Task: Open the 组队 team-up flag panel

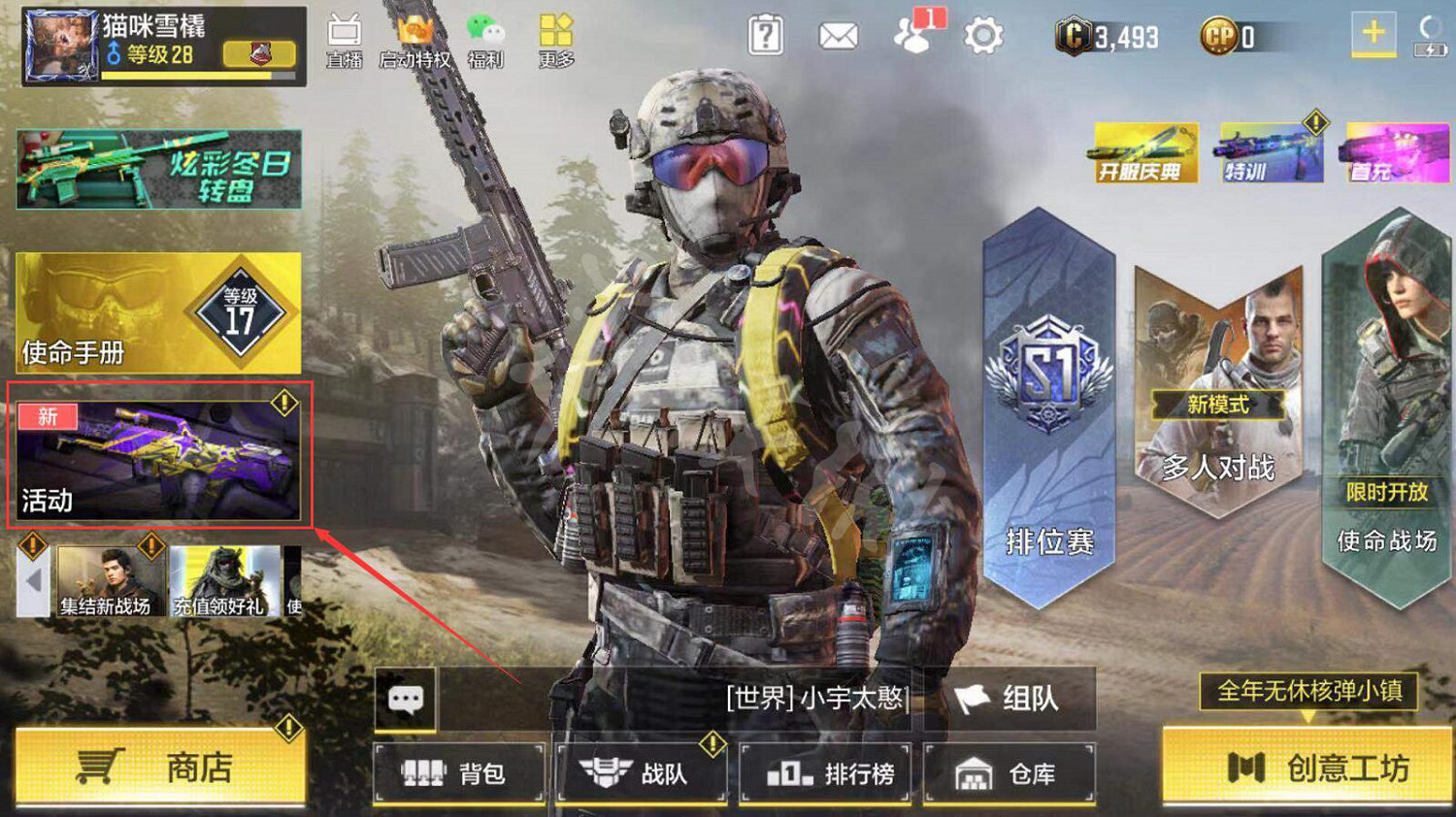Action: coord(1009,698)
